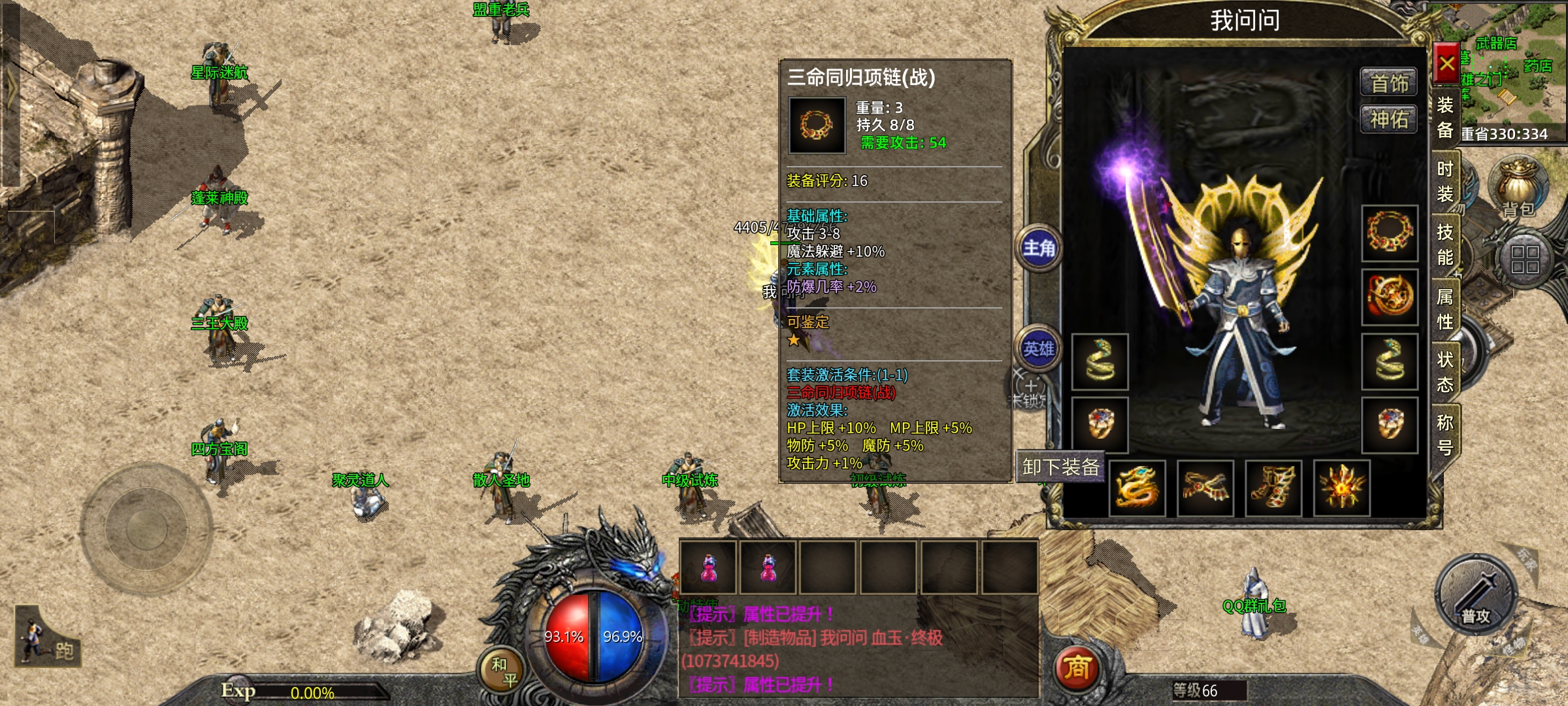Switch to the 称号 title tab
Image resolution: width=1568 pixels, height=706 pixels.
(1445, 435)
